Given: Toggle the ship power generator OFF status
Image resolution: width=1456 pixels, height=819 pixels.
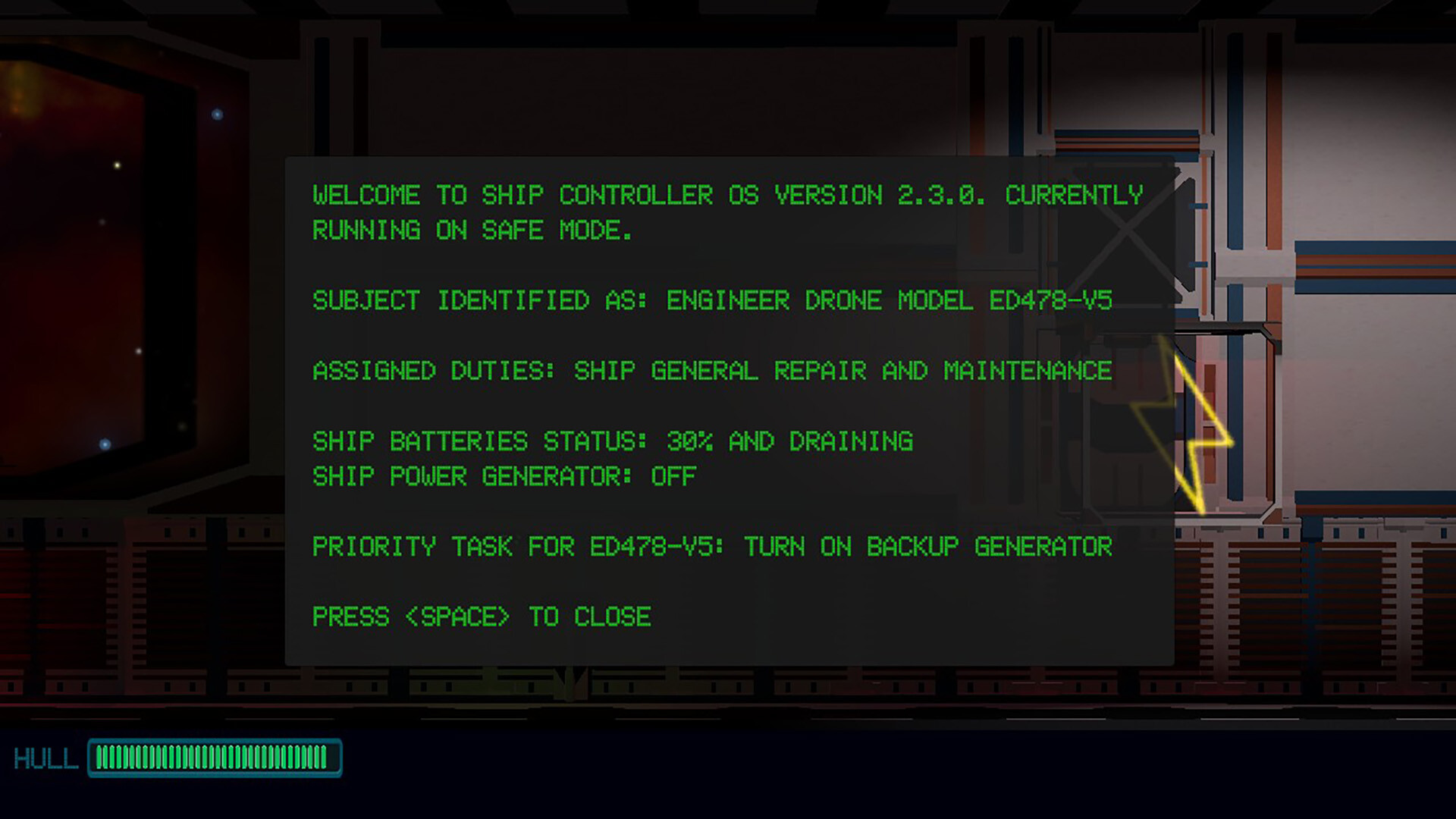Looking at the screenshot, I should click(x=504, y=476).
